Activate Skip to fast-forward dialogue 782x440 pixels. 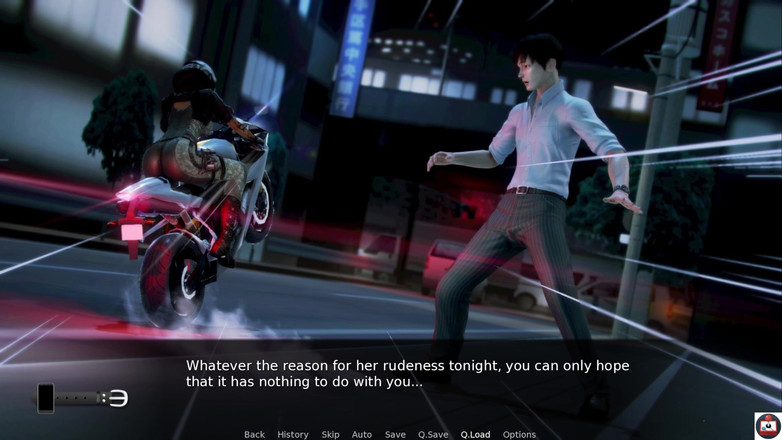[x=330, y=434]
